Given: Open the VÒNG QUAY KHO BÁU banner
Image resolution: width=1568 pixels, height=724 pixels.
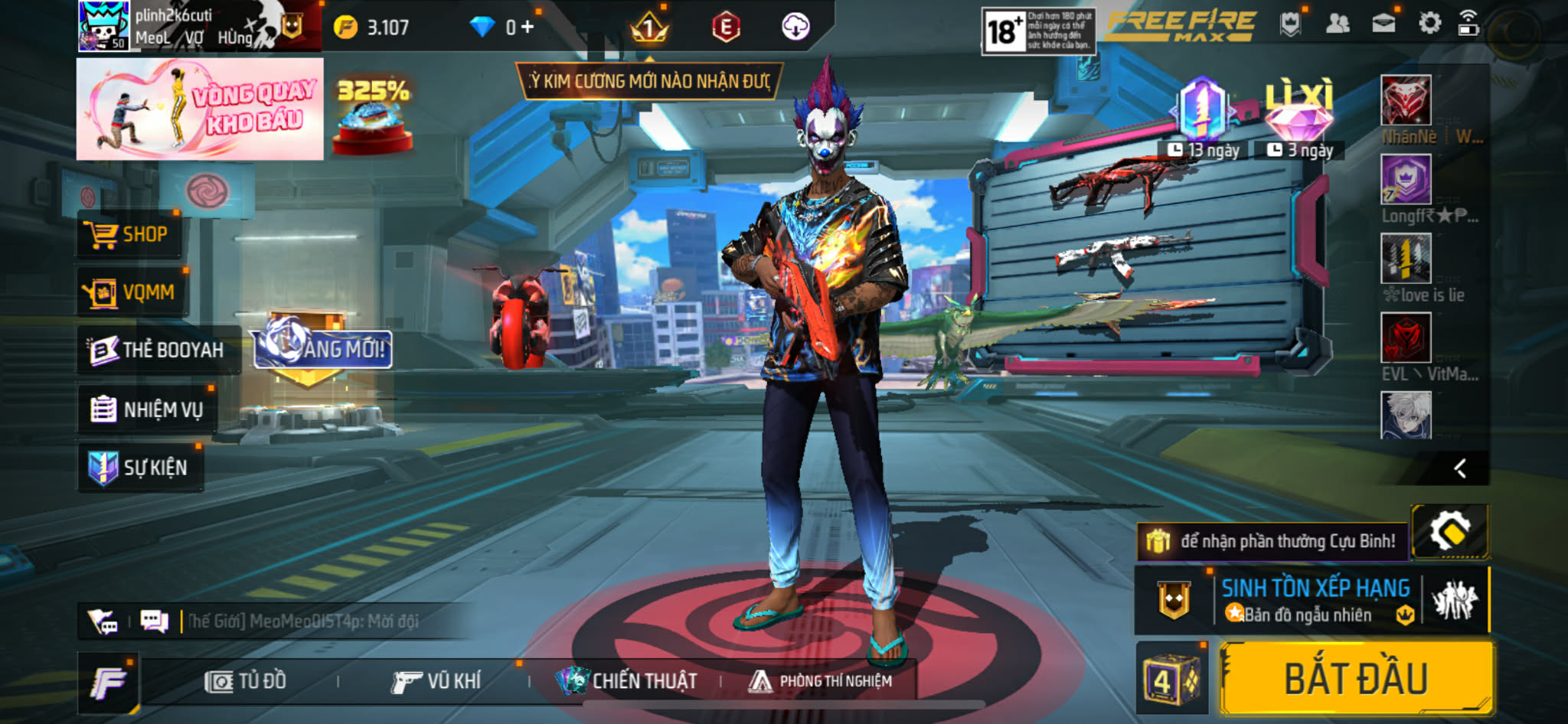Looking at the screenshot, I should pos(200,109).
